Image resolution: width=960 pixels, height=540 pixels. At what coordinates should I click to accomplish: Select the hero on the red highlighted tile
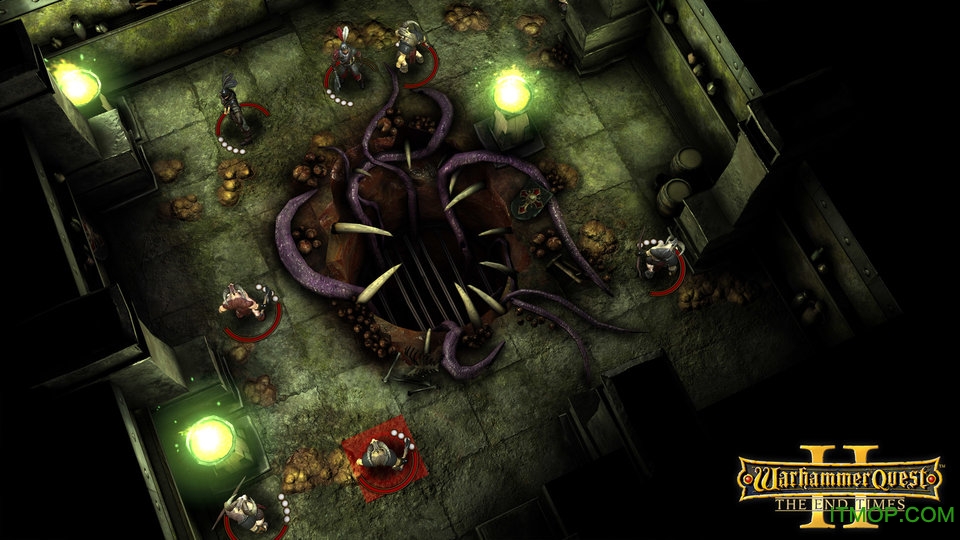(x=378, y=456)
